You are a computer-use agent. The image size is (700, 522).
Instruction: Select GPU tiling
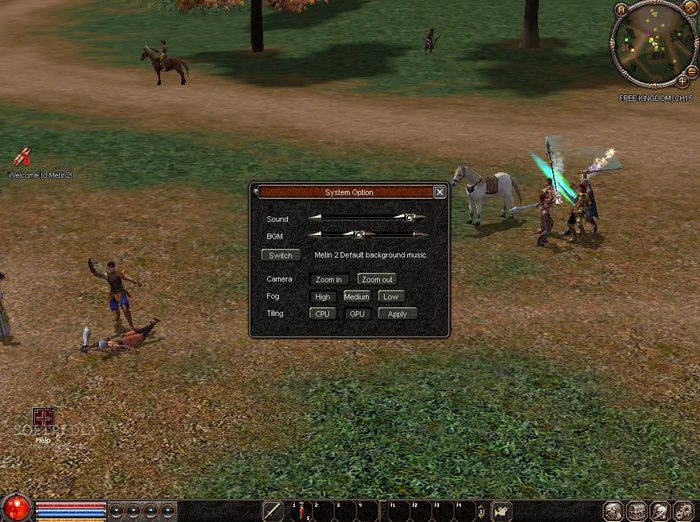click(x=357, y=314)
